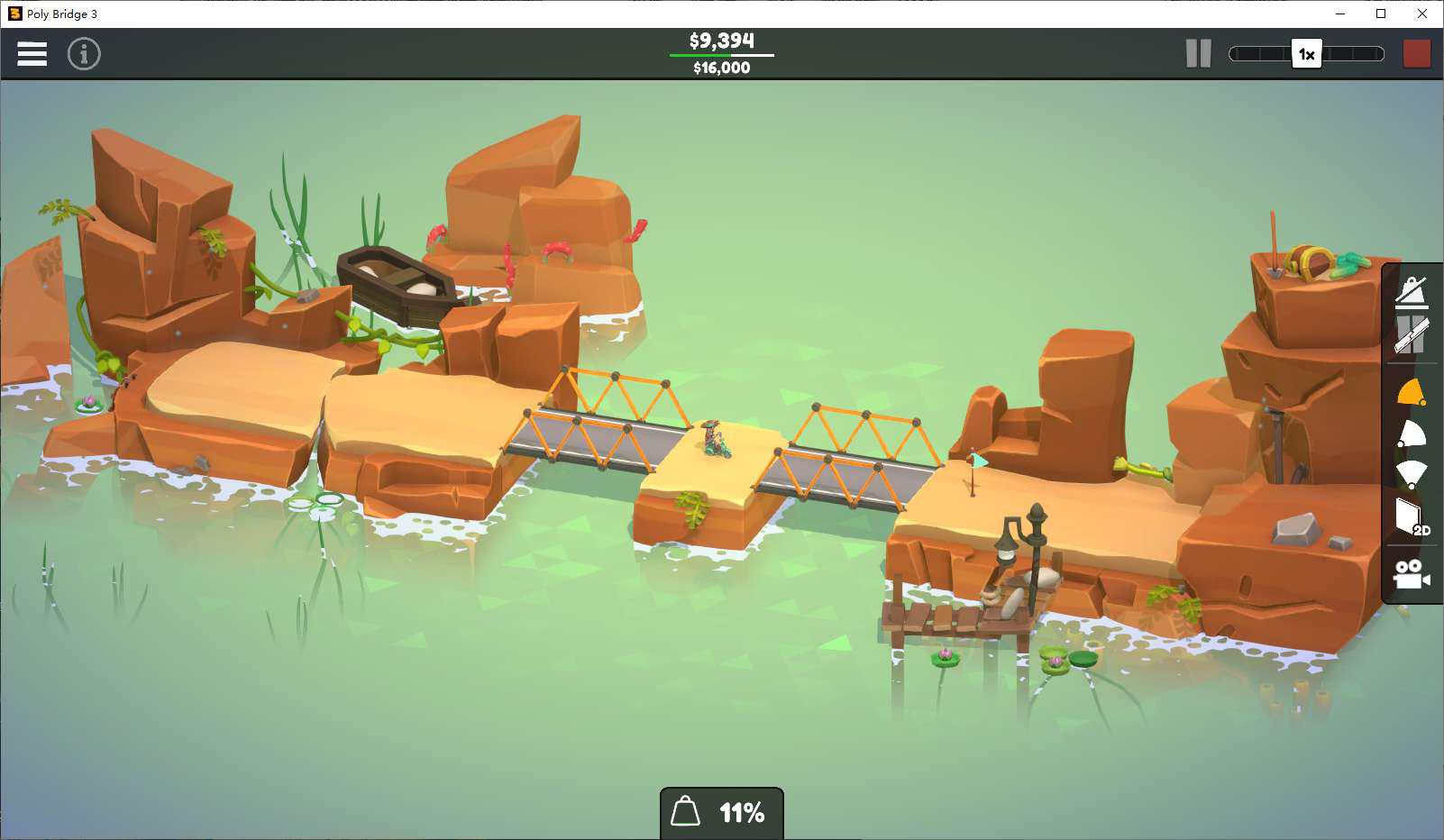The width and height of the screenshot is (1444, 840).
Task: Pause the bridge simulation
Action: [x=1198, y=54]
